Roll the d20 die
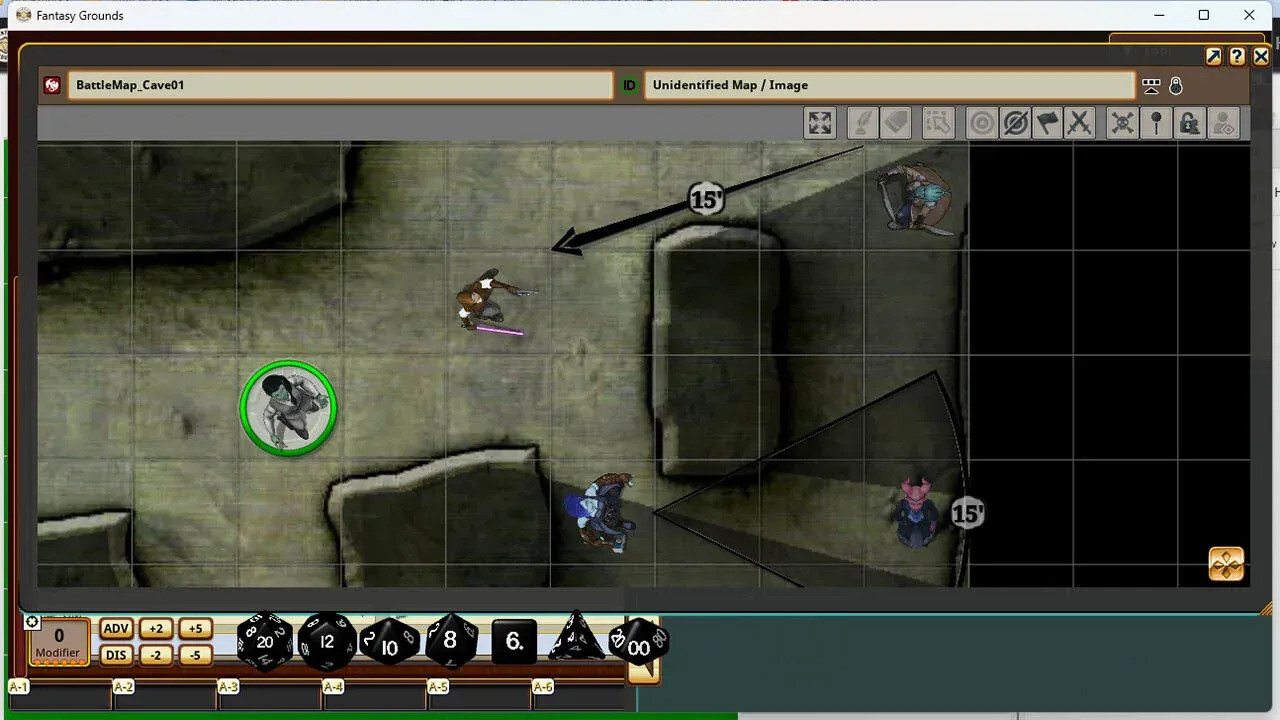 tap(264, 641)
